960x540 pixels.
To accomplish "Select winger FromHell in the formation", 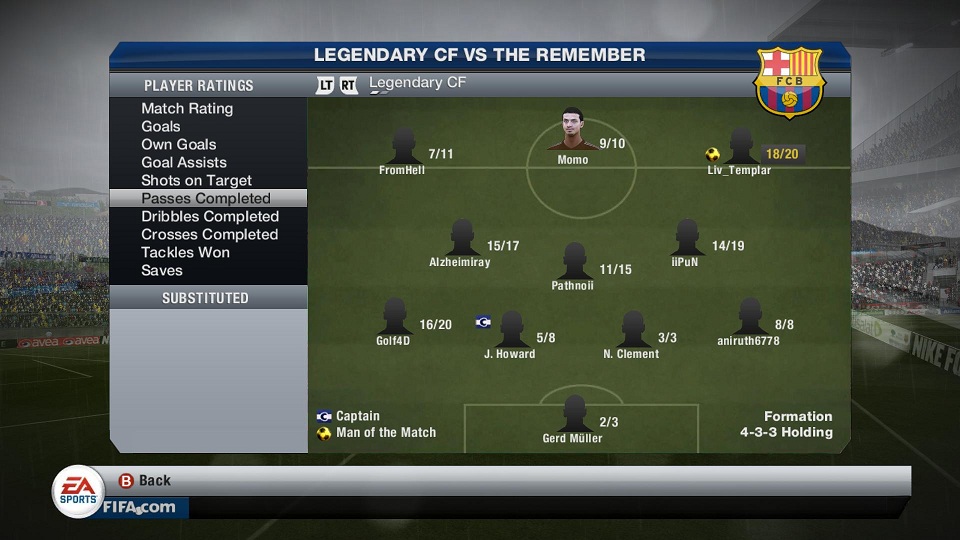I will click(x=403, y=148).
